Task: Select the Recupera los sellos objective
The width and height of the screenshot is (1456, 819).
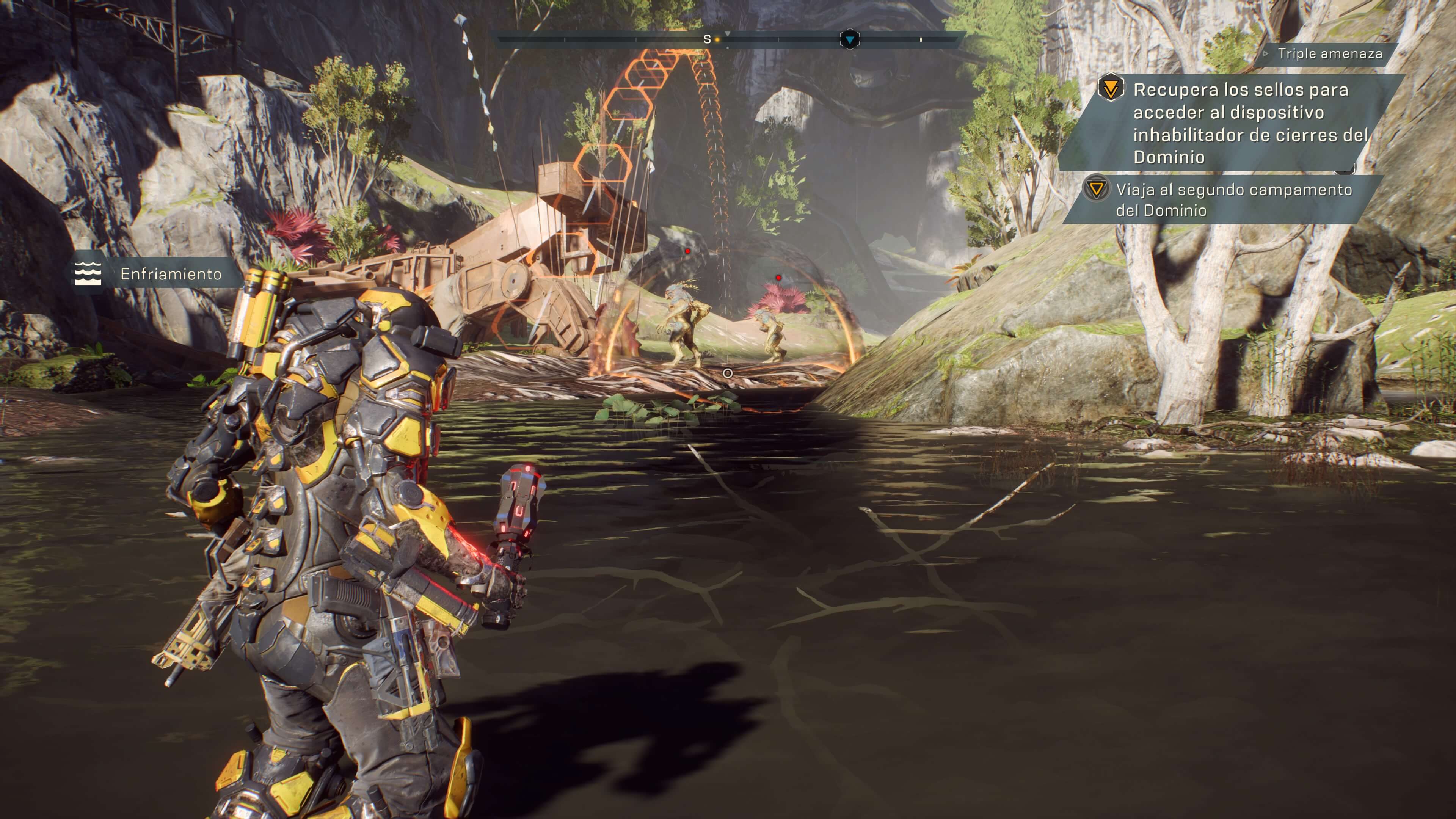Action: [x=1241, y=123]
